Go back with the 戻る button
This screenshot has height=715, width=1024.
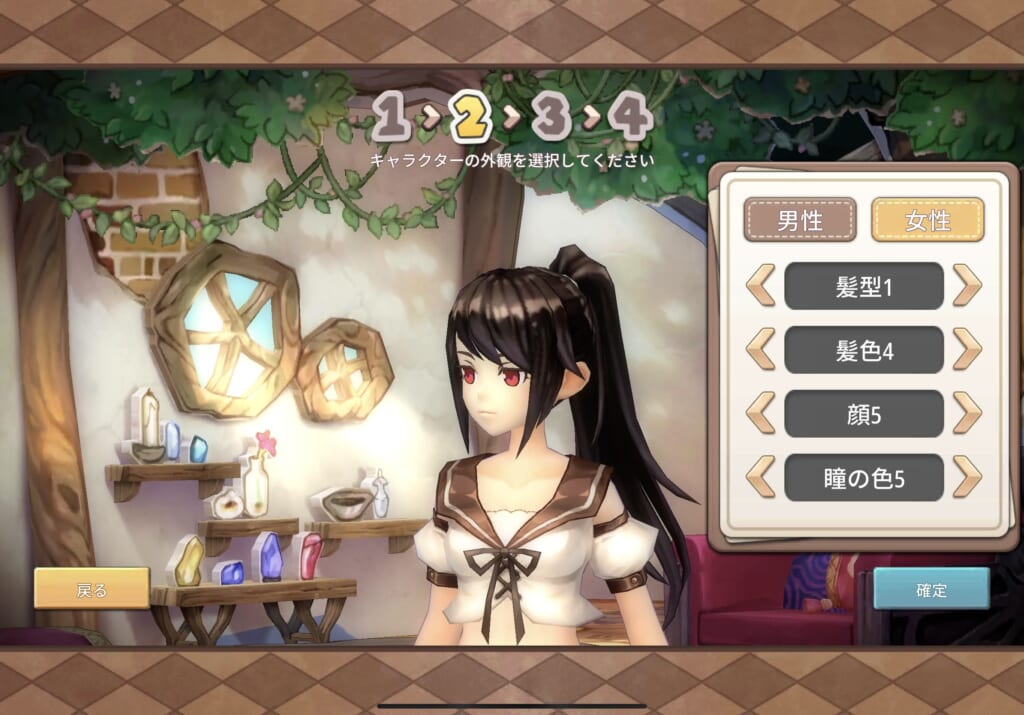tap(91, 589)
